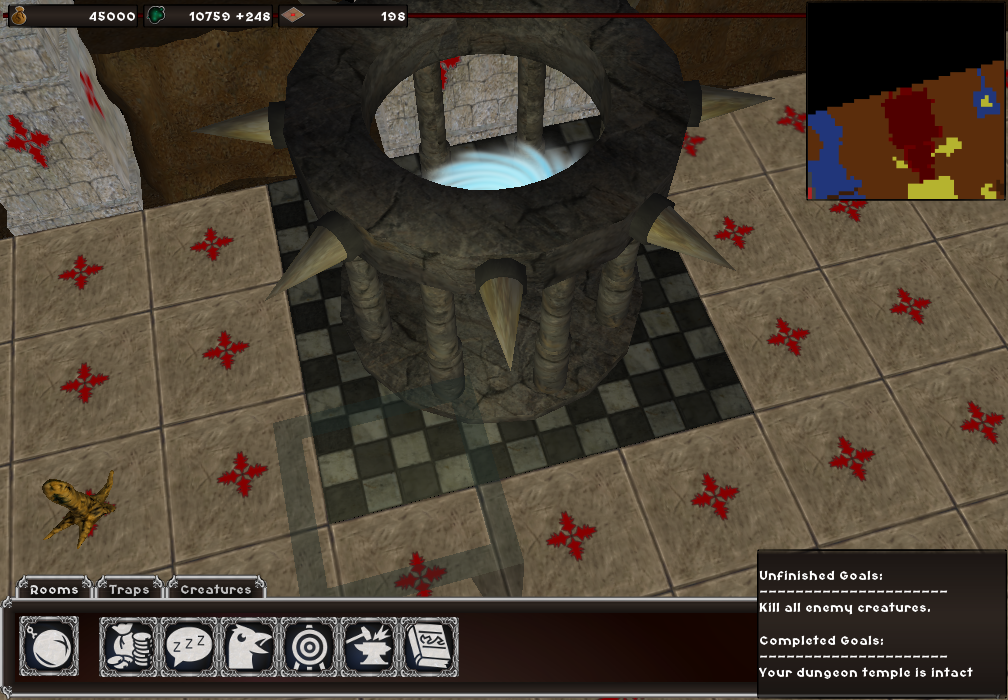Screen dimensions: 1008x700
Task: Open the Traps tab
Action: 129,589
